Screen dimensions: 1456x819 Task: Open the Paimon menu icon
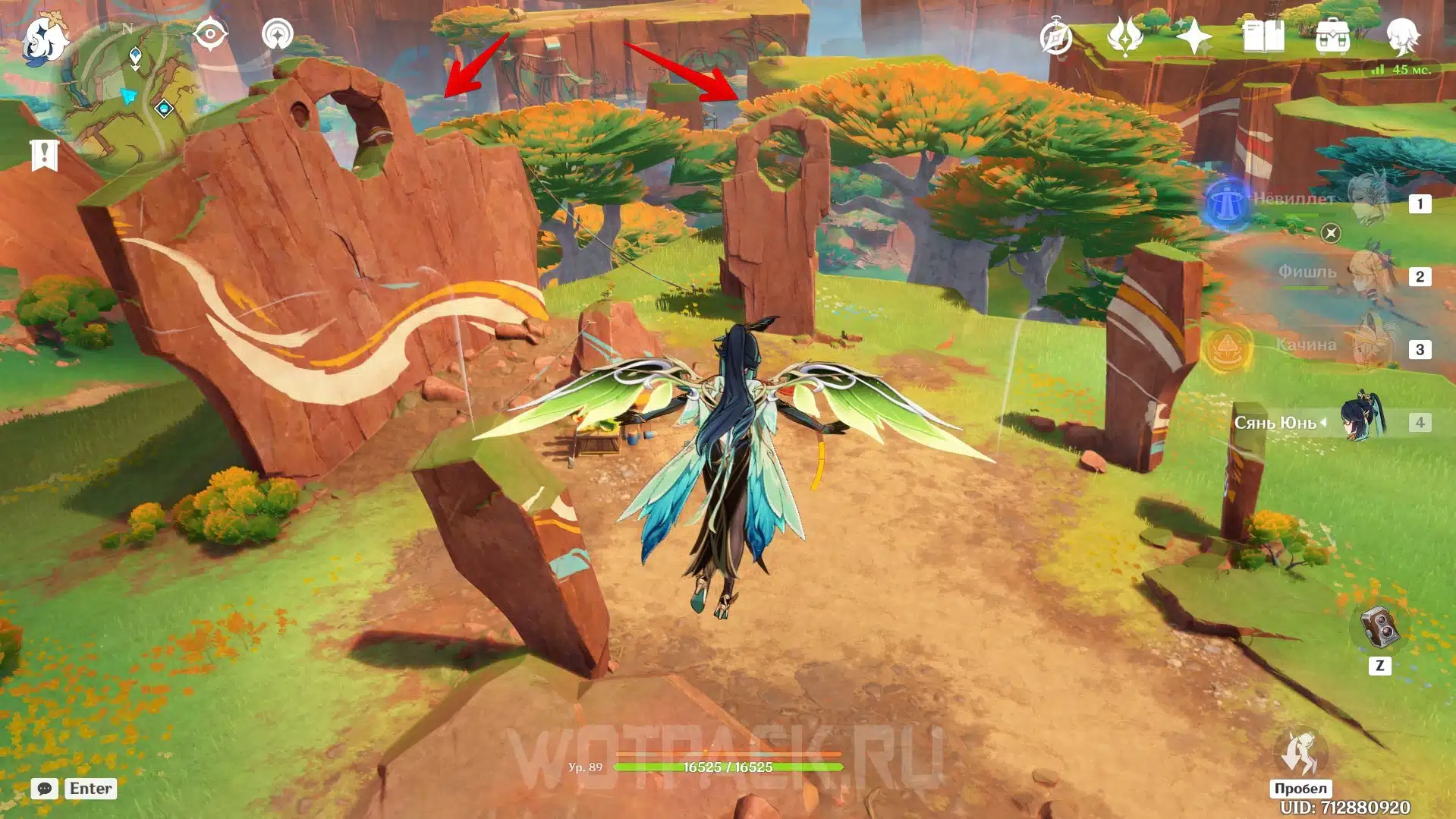tap(43, 39)
